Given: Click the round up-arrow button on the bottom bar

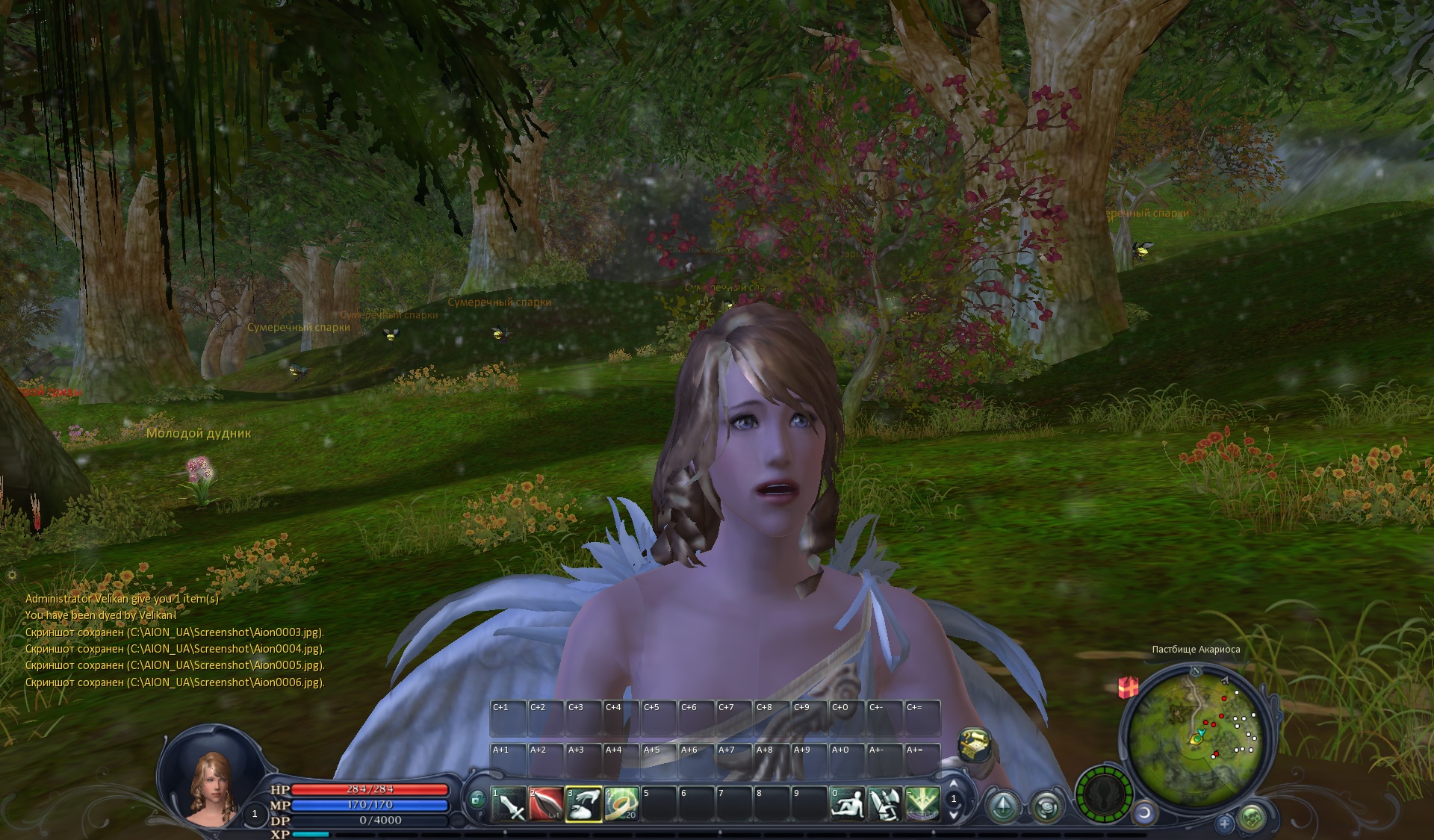Looking at the screenshot, I should tap(1002, 806).
